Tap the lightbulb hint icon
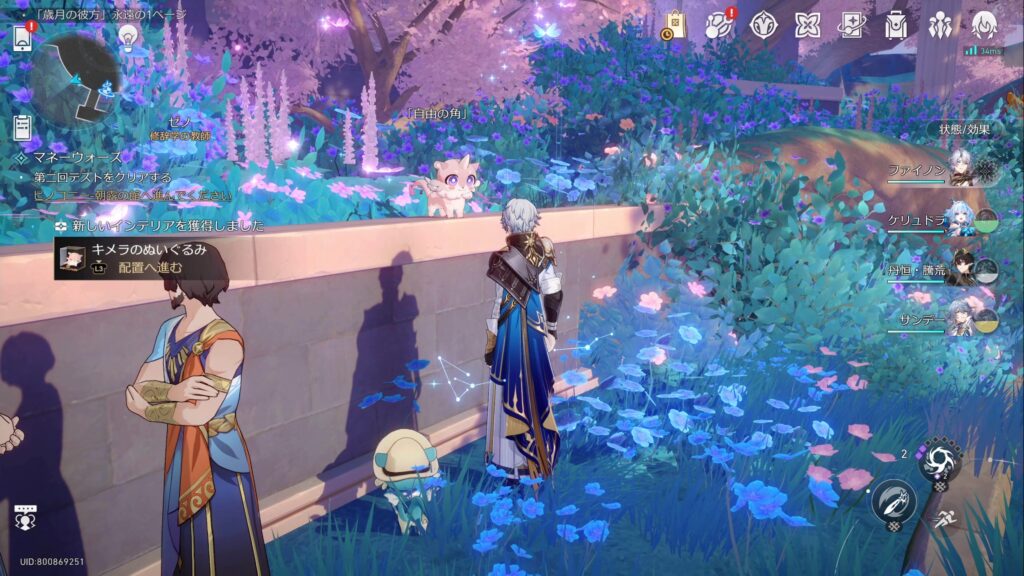The height and width of the screenshot is (576, 1024). pos(128,37)
